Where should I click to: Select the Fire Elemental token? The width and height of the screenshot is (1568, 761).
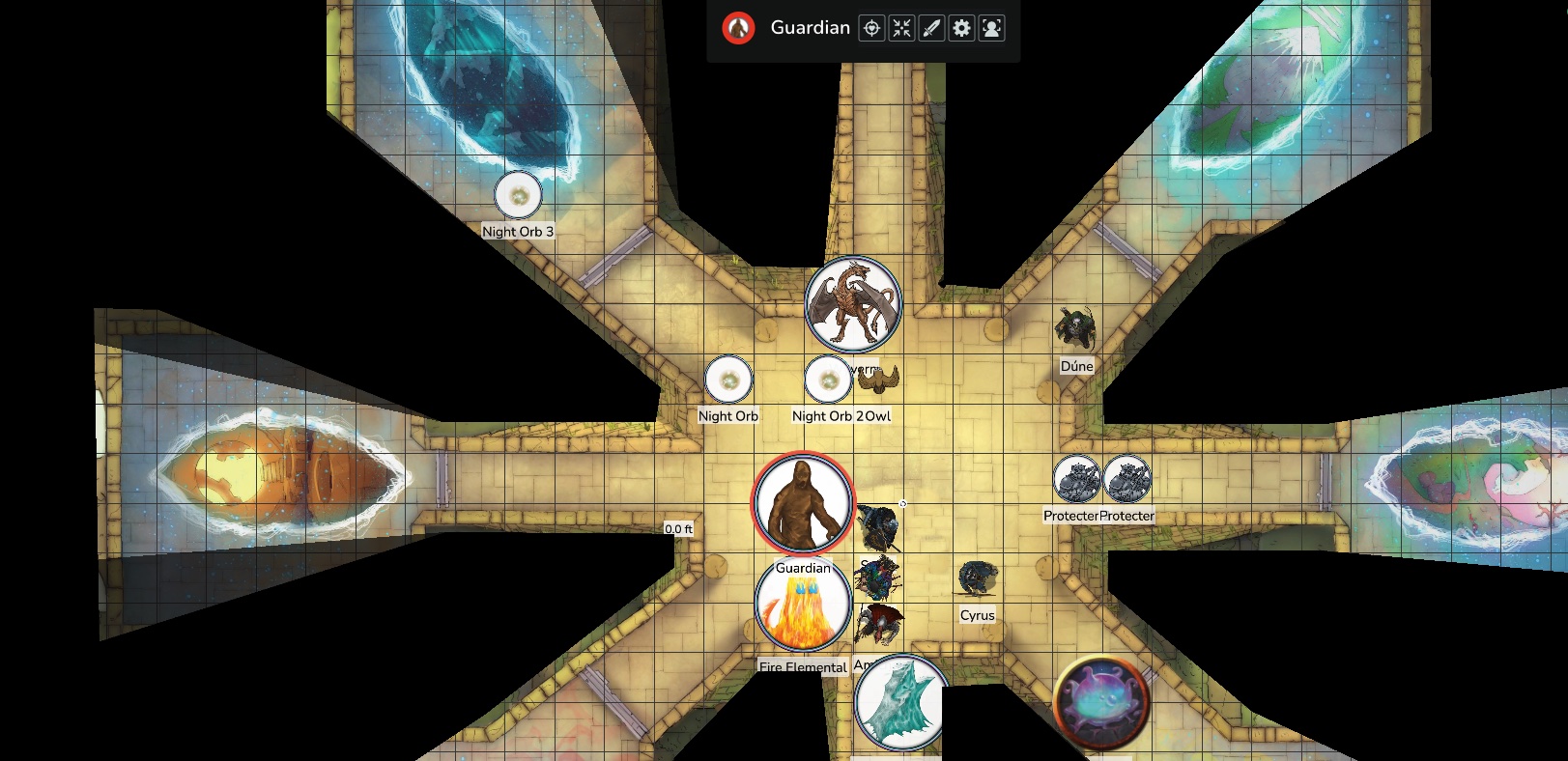[803, 606]
